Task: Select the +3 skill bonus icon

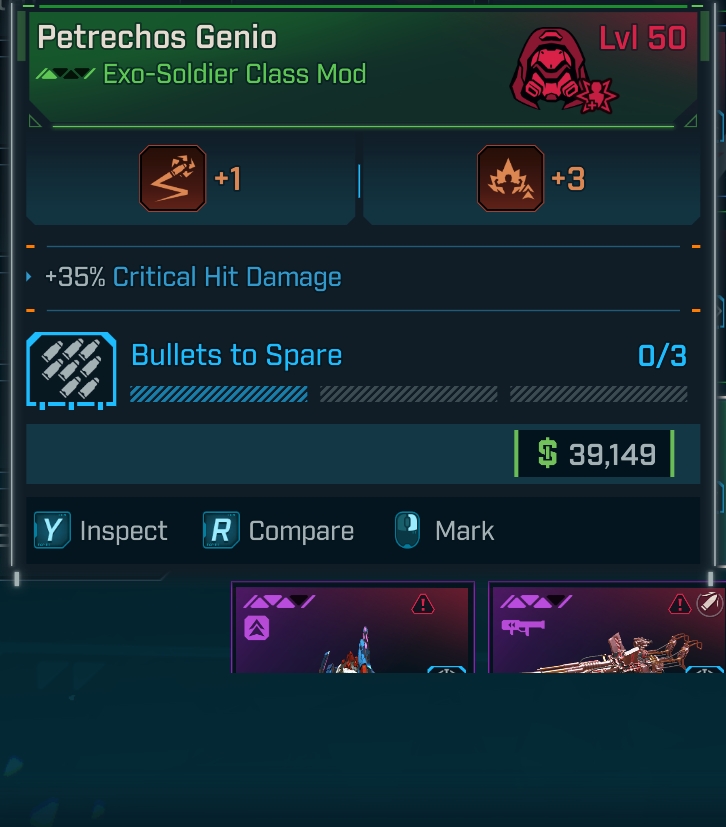Action: (511, 178)
